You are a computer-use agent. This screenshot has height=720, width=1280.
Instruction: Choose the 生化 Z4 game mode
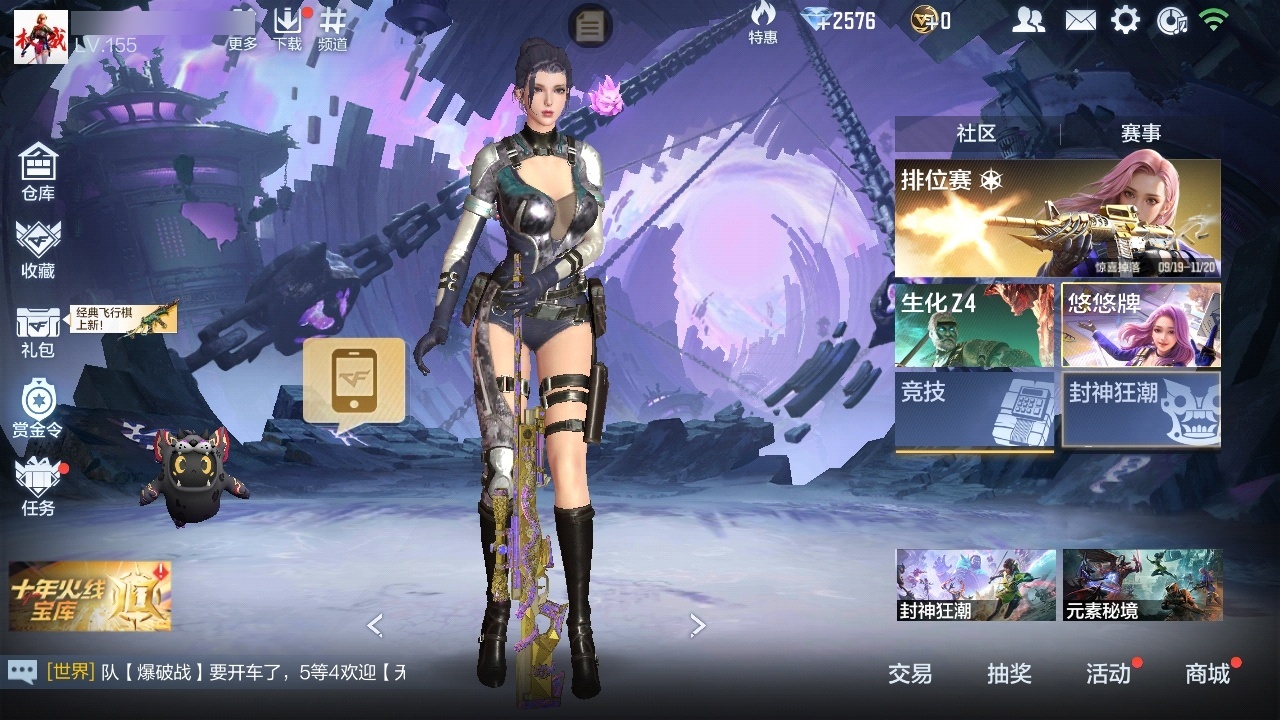coord(974,326)
